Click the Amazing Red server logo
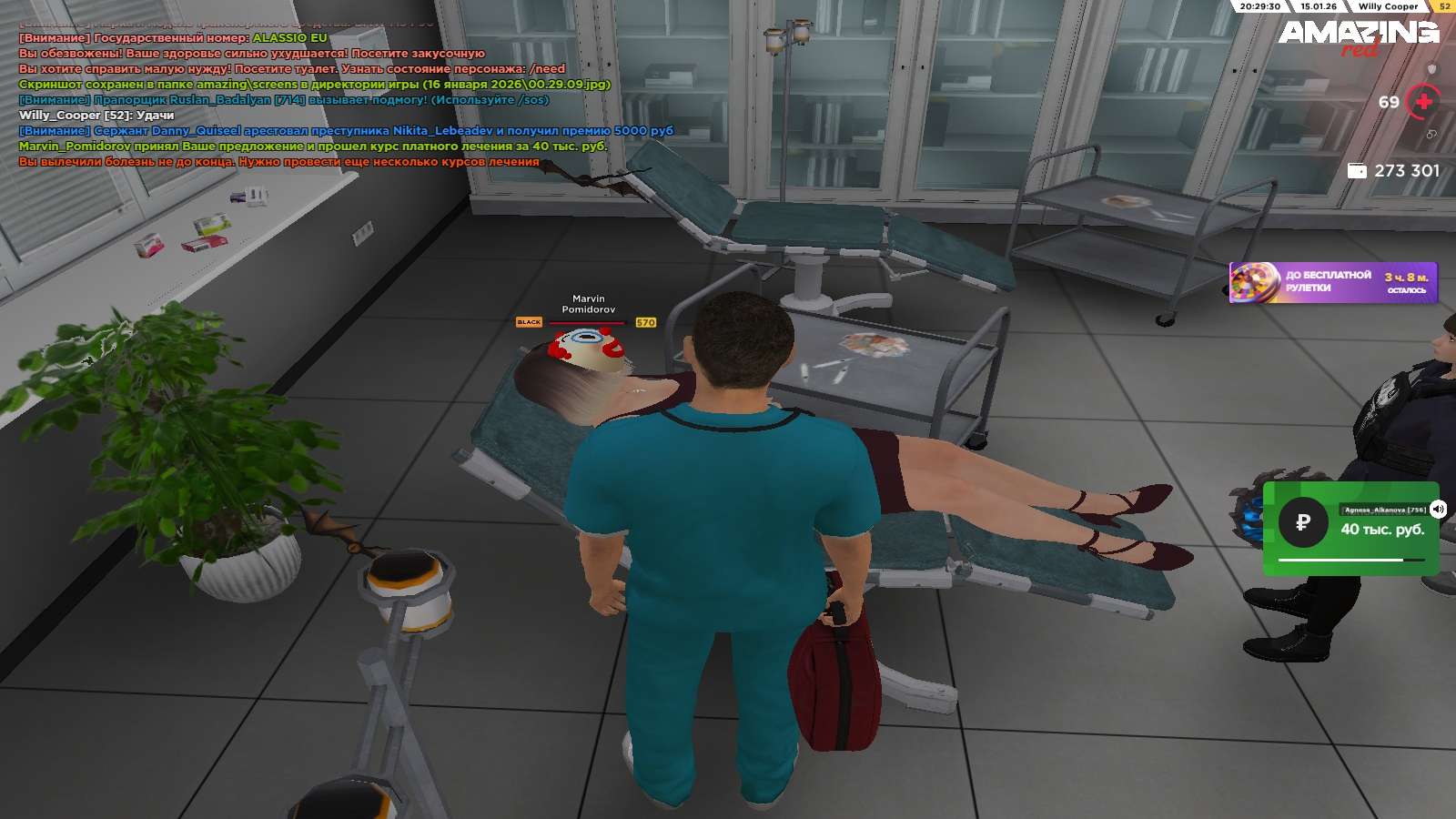Viewport: 1456px width, 819px height. click(1358, 36)
